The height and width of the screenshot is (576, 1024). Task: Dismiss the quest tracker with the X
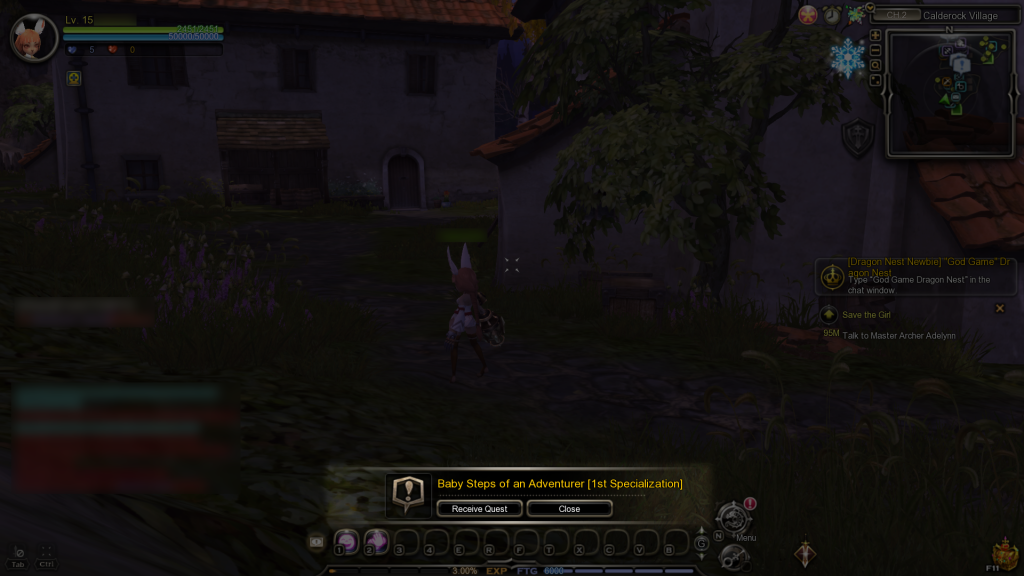(999, 308)
